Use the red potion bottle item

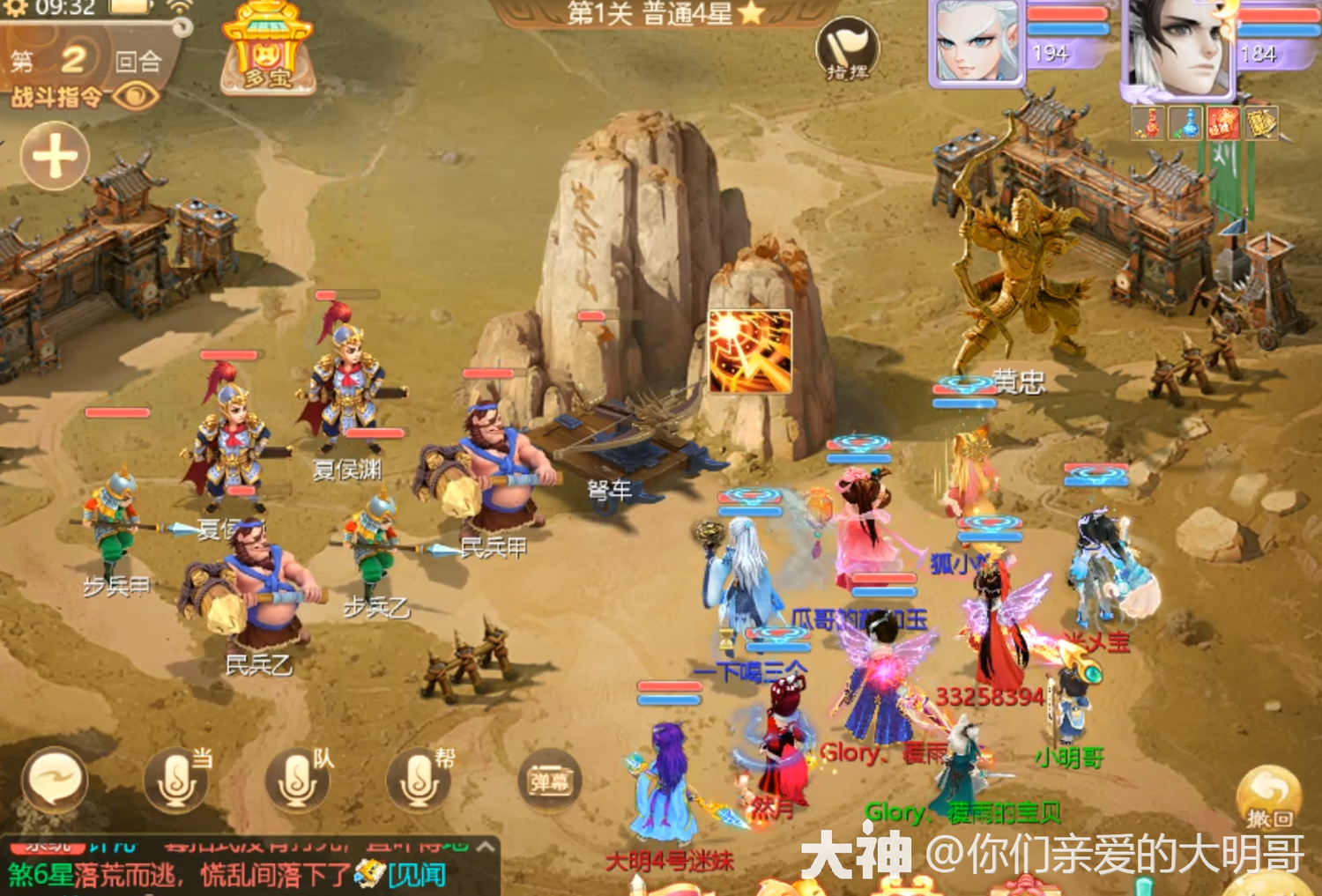tap(1148, 123)
